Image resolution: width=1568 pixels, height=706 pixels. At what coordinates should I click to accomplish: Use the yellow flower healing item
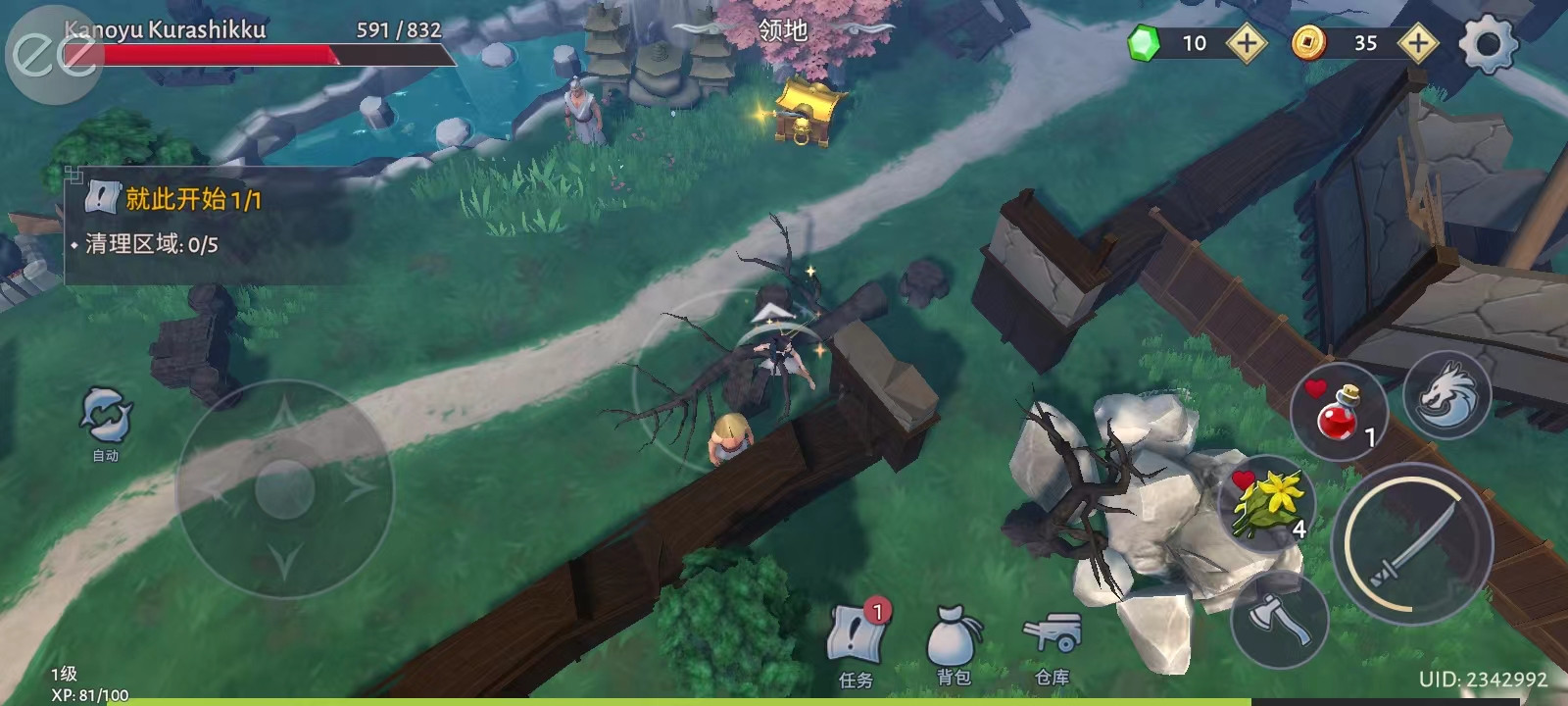1269,500
